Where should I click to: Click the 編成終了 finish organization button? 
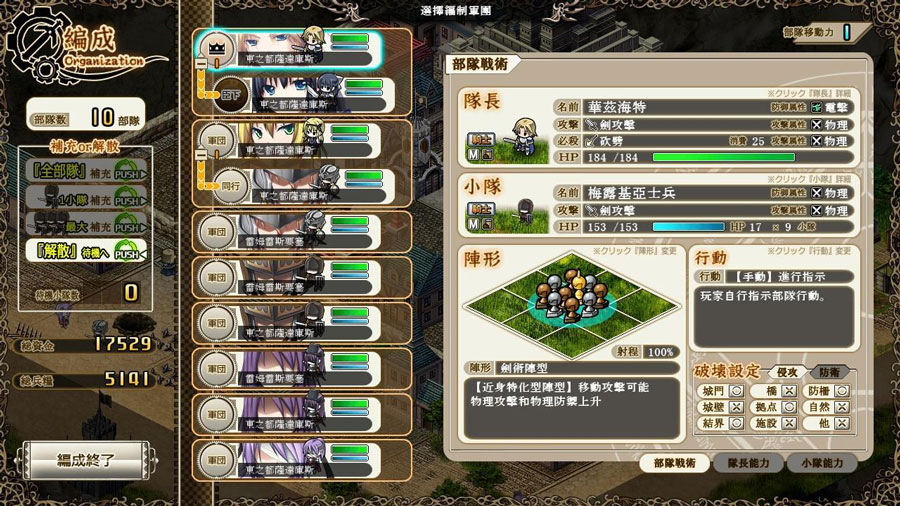(x=86, y=462)
